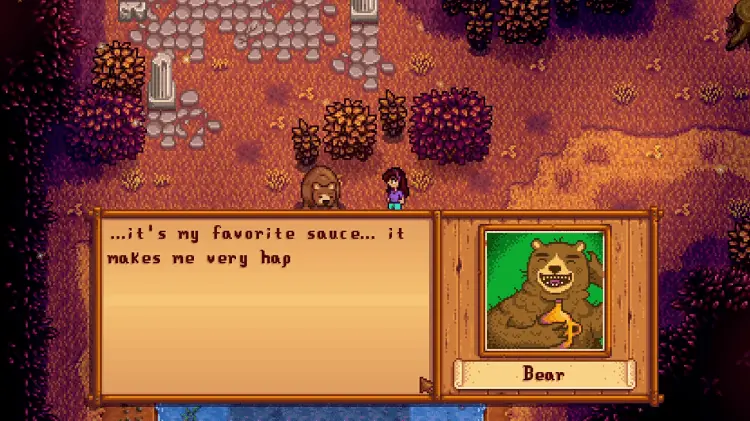Image resolution: width=750 pixels, height=421 pixels.
Task: Click the dialogue advance arrow cursor
Action: pyautogui.click(x=426, y=385)
